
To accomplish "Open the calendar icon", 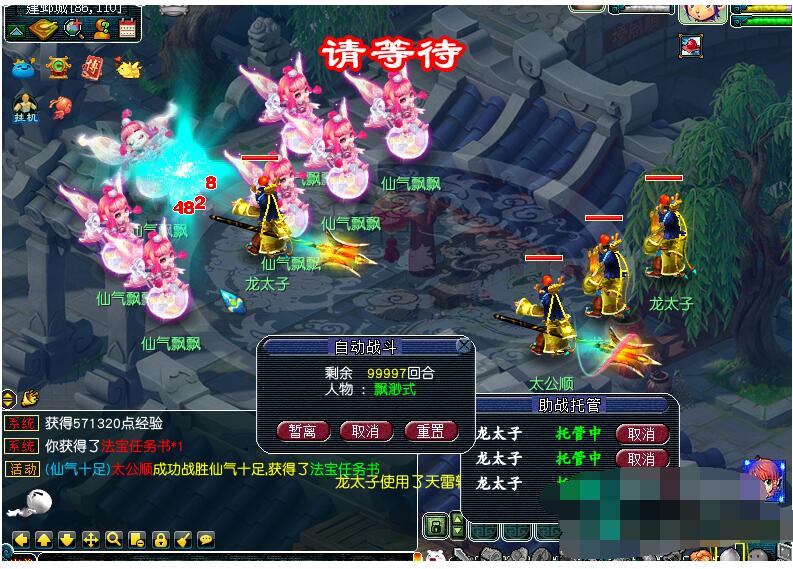I will pyautogui.click(x=127, y=28).
